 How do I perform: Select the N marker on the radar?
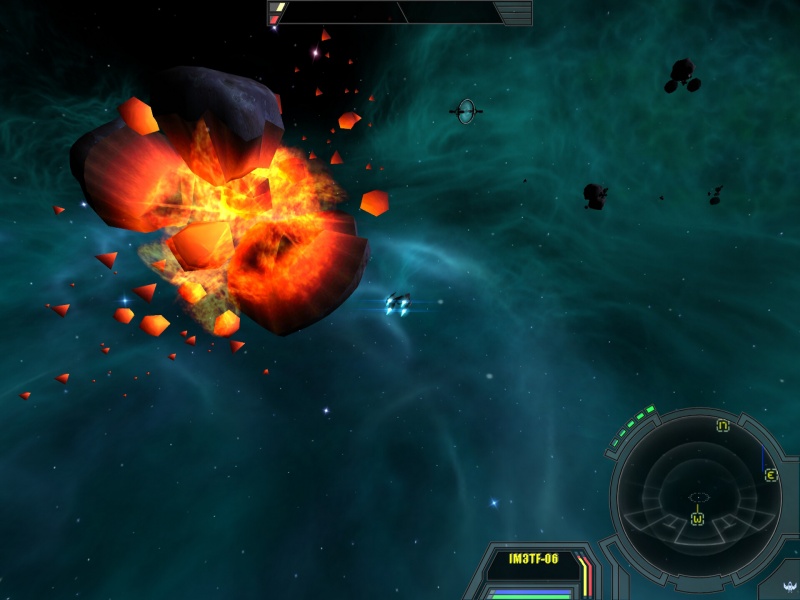pyautogui.click(x=722, y=426)
